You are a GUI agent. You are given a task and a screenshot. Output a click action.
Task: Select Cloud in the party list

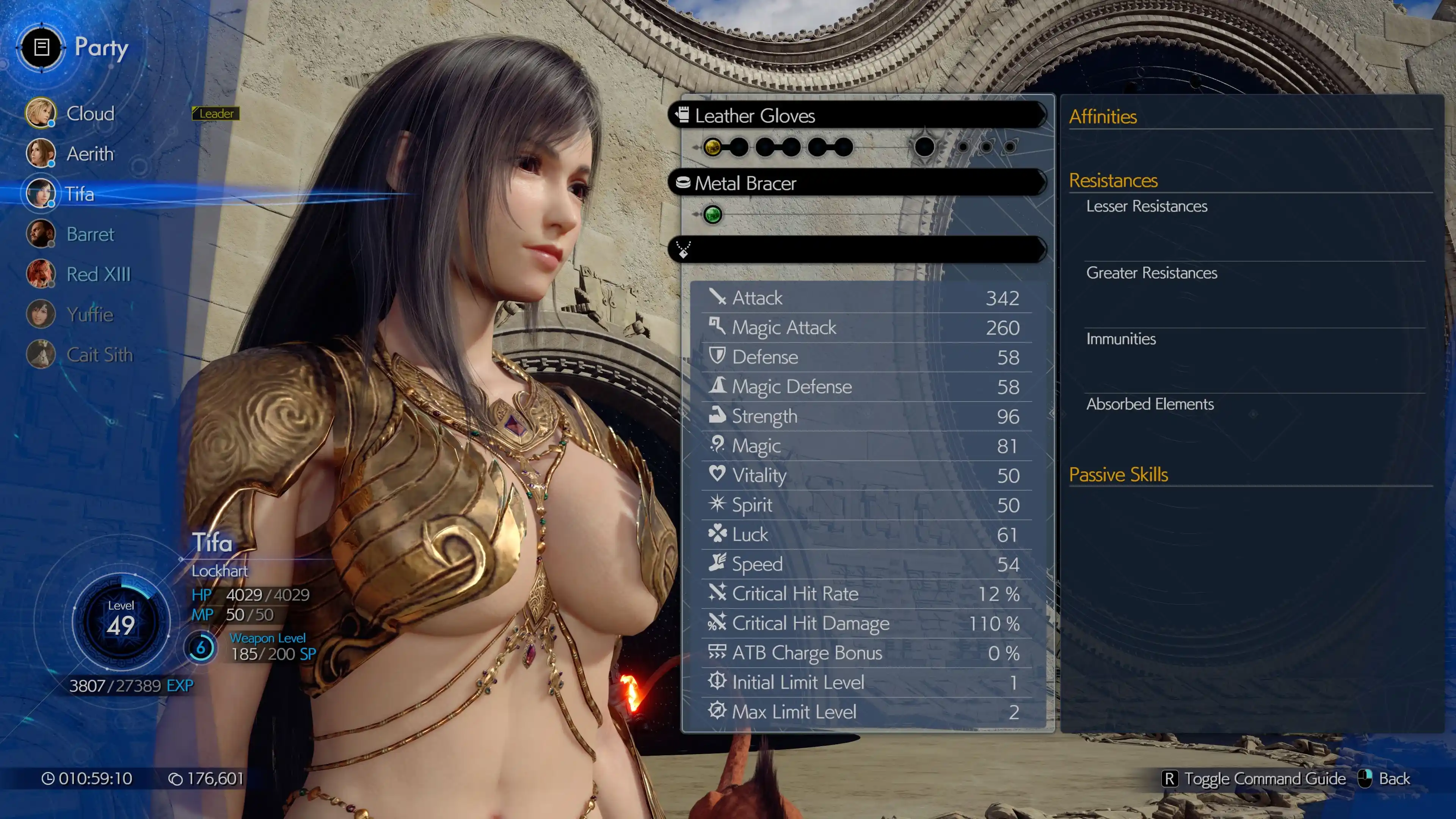pos(89,114)
